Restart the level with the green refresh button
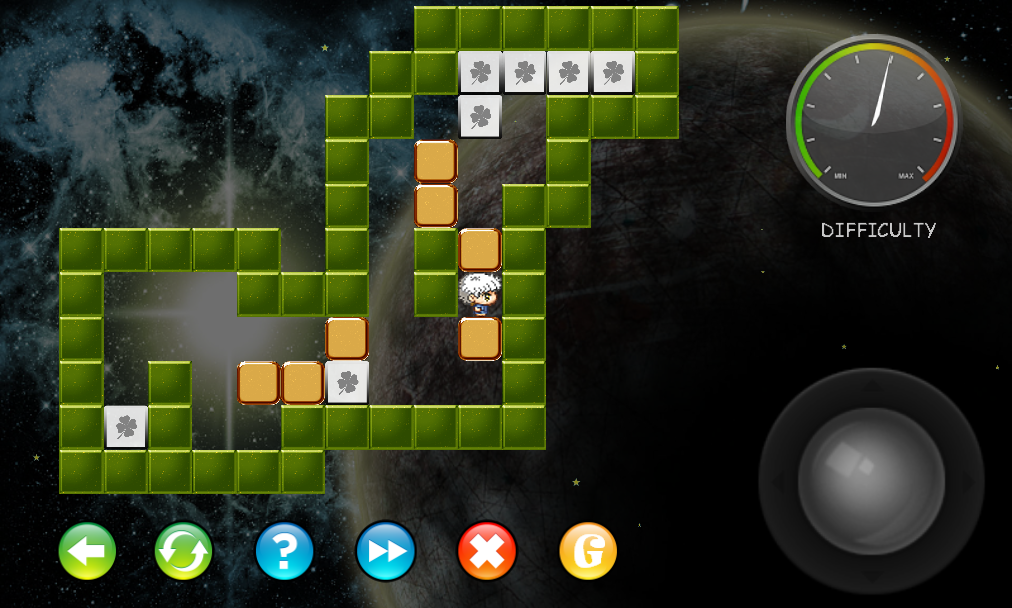 click(184, 551)
